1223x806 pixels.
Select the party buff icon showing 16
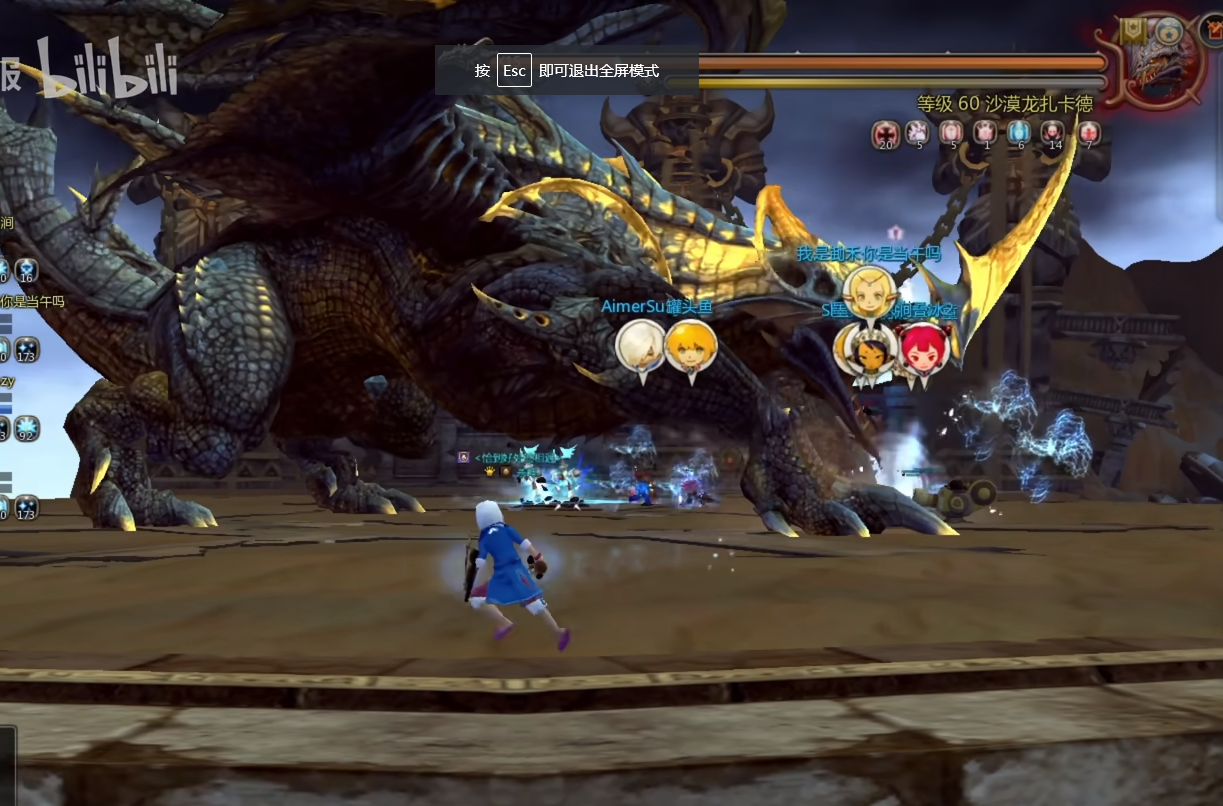[26, 270]
